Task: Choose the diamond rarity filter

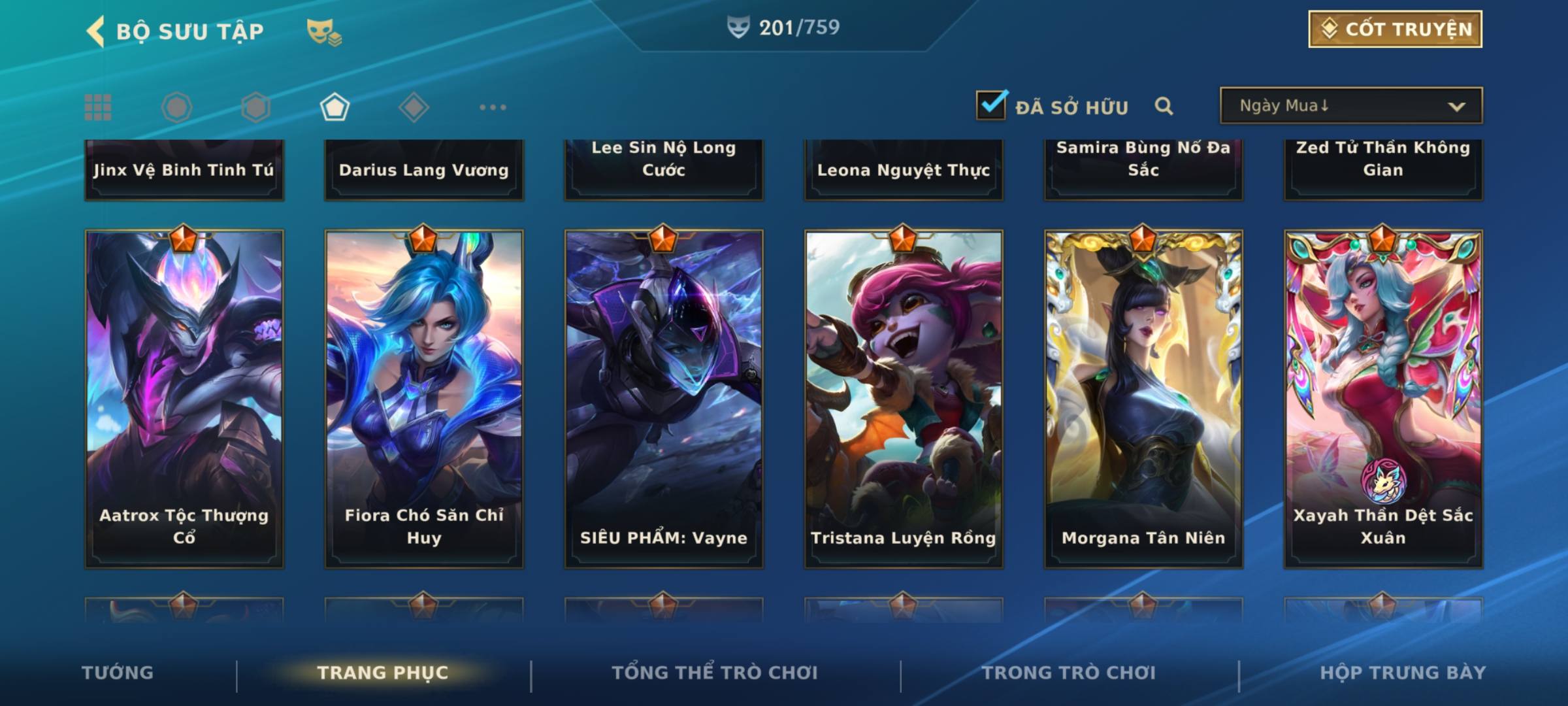Action: click(414, 107)
